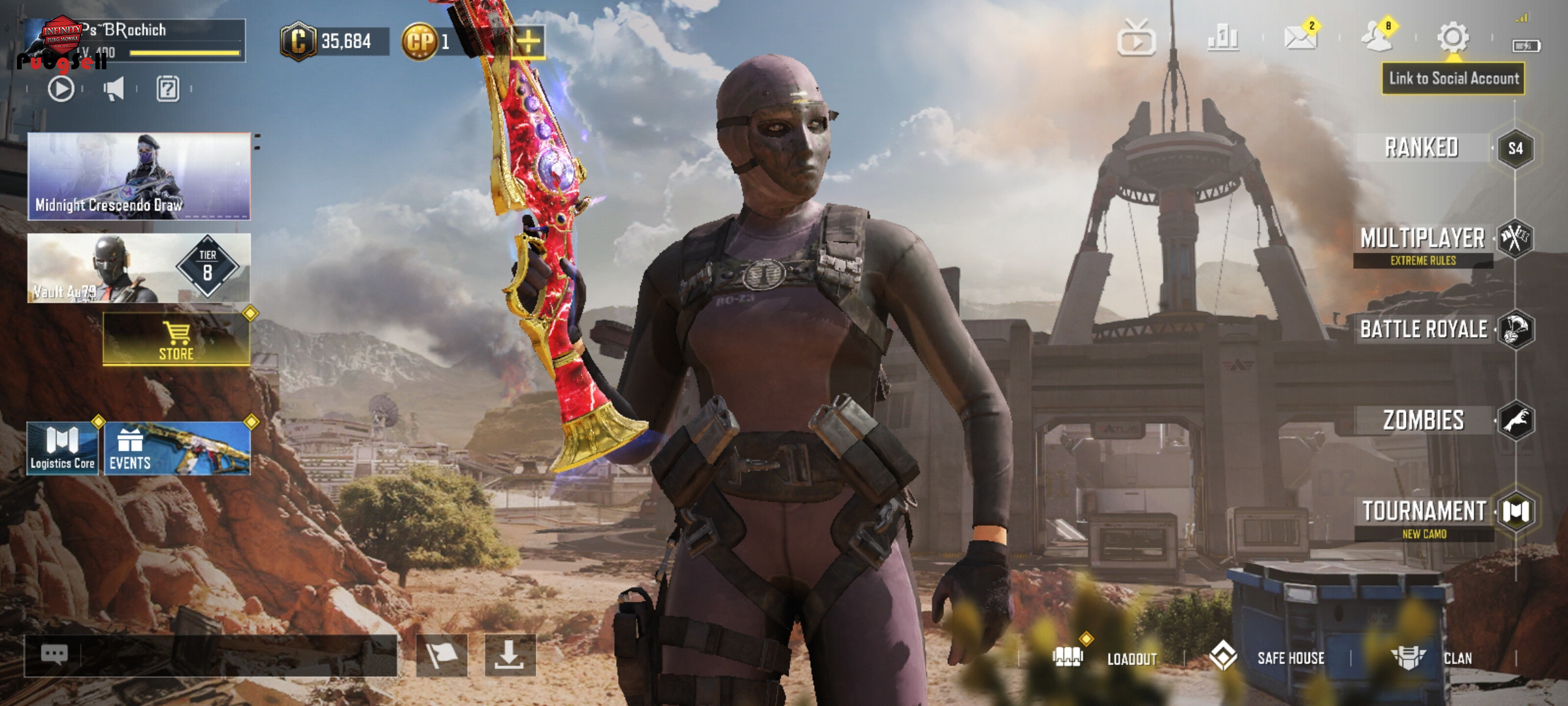Enter the Zombies mode
Screen dimensions: 1568x706
pyautogui.click(x=1424, y=420)
